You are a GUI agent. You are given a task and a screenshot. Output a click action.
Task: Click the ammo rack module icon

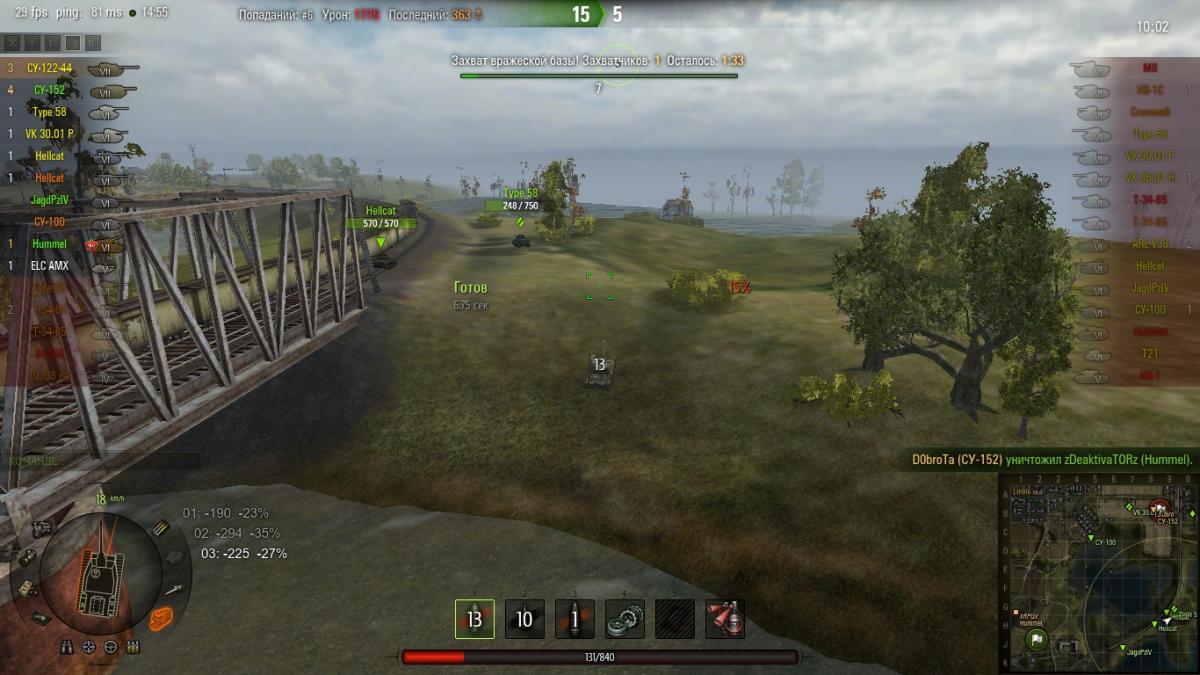(161, 528)
